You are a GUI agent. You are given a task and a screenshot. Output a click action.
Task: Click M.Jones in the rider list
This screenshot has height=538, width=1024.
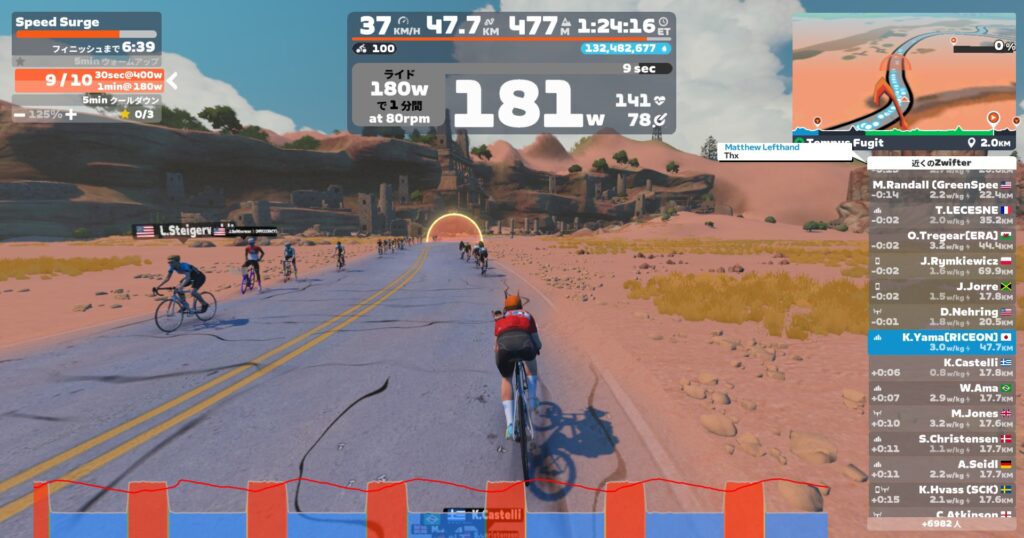pos(942,418)
